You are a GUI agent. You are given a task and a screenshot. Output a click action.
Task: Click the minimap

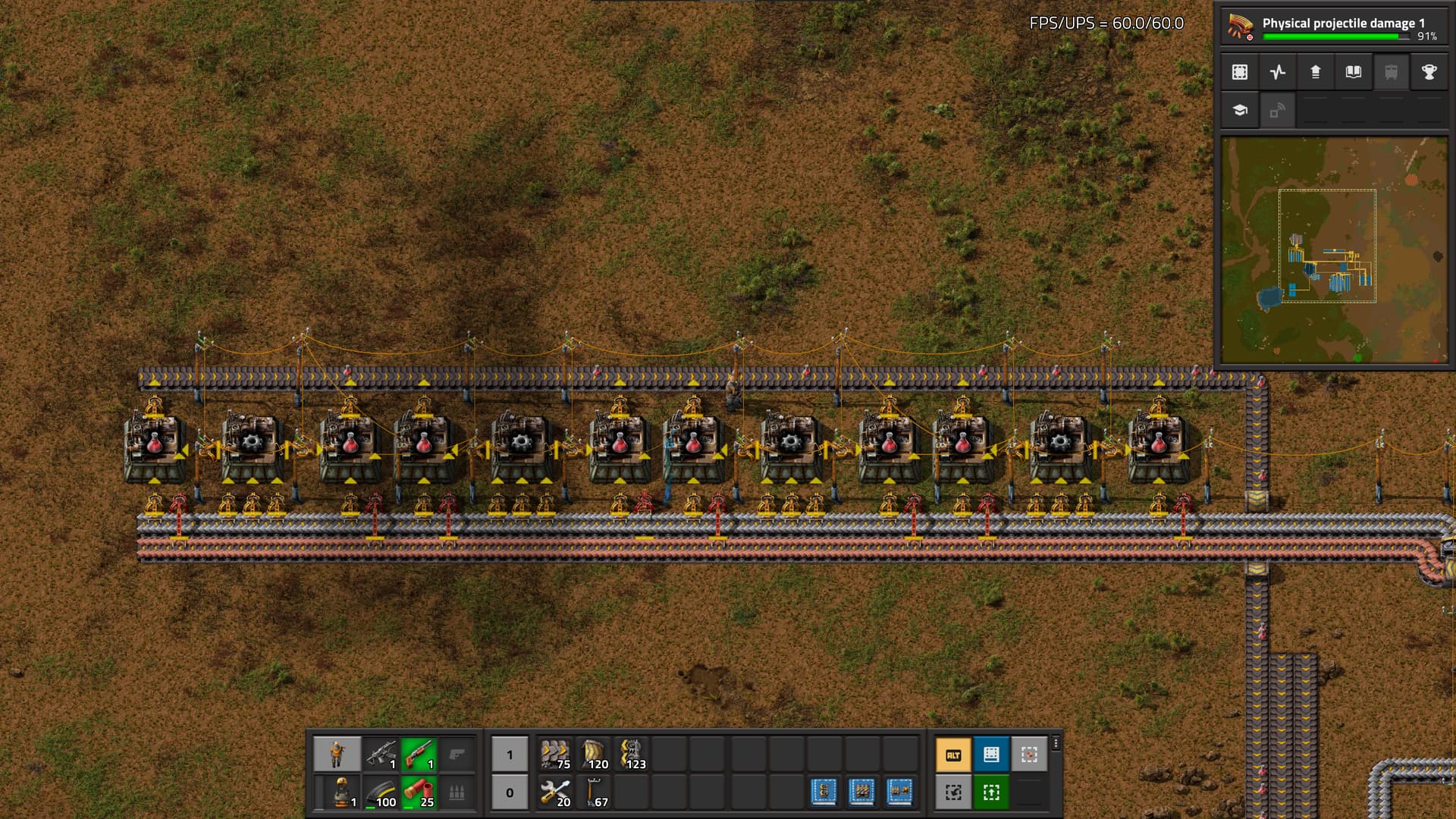1334,249
